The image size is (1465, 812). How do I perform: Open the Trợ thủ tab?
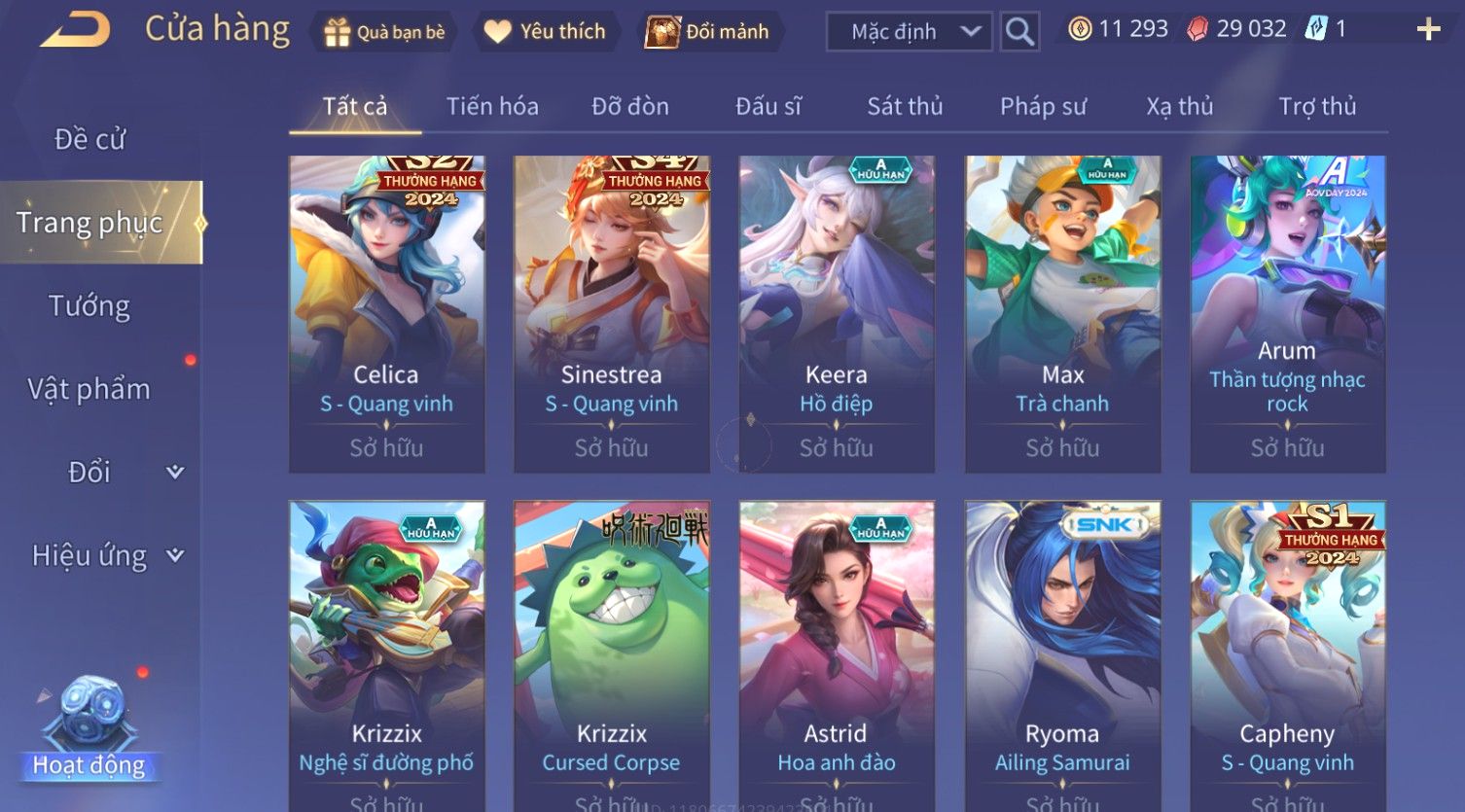[x=1317, y=106]
